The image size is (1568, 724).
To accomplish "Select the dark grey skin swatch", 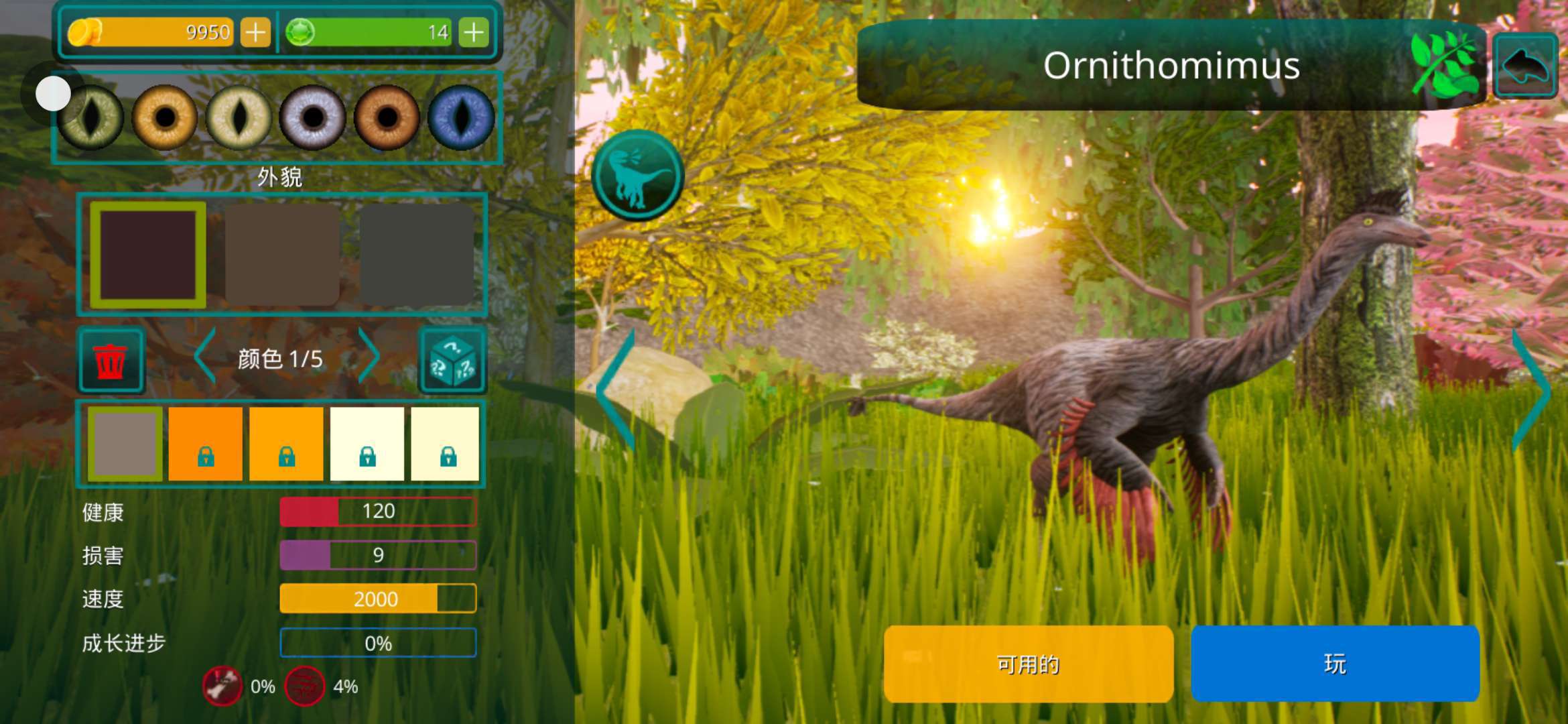I will 417,255.
